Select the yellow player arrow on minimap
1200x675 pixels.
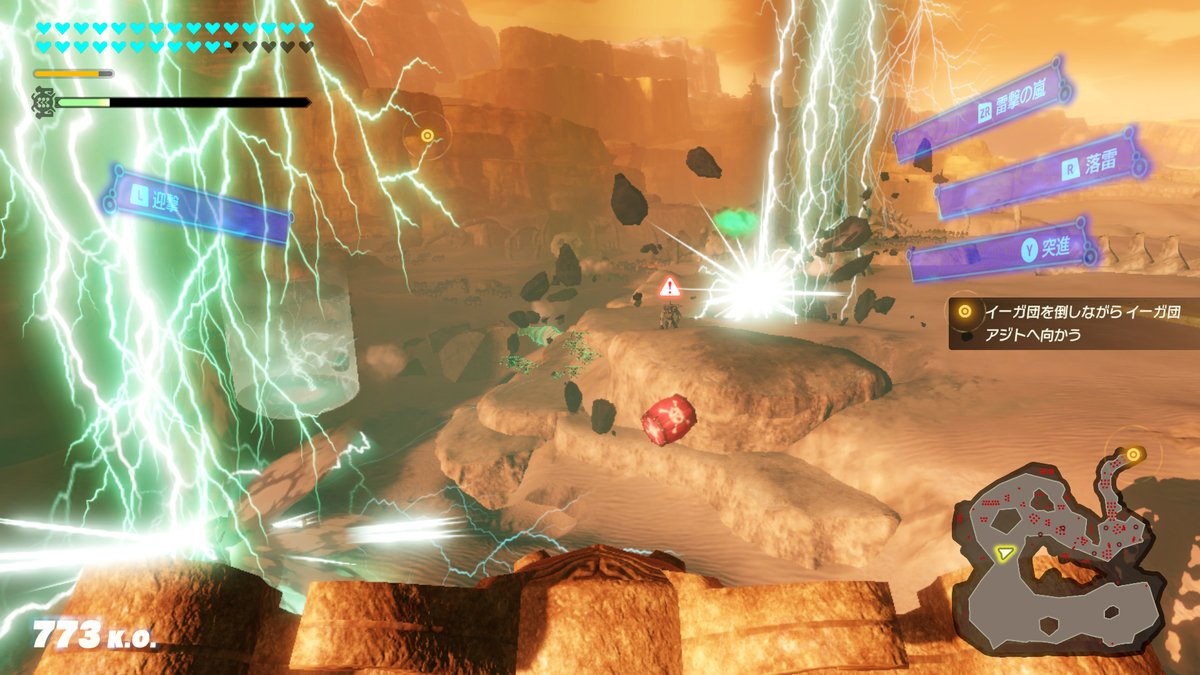click(x=1004, y=550)
